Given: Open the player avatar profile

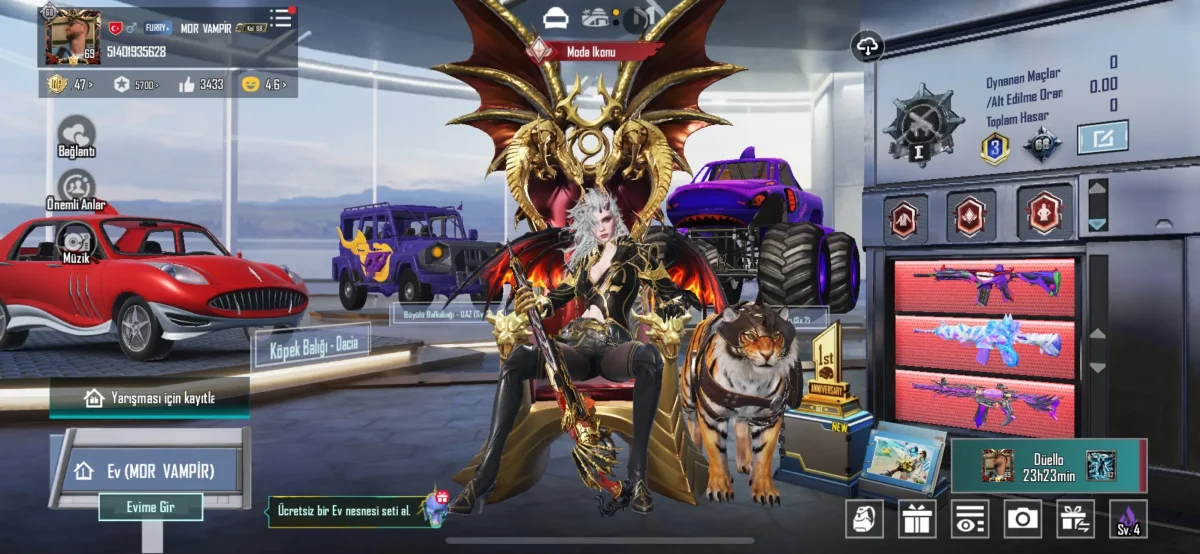Looking at the screenshot, I should 73,36.
